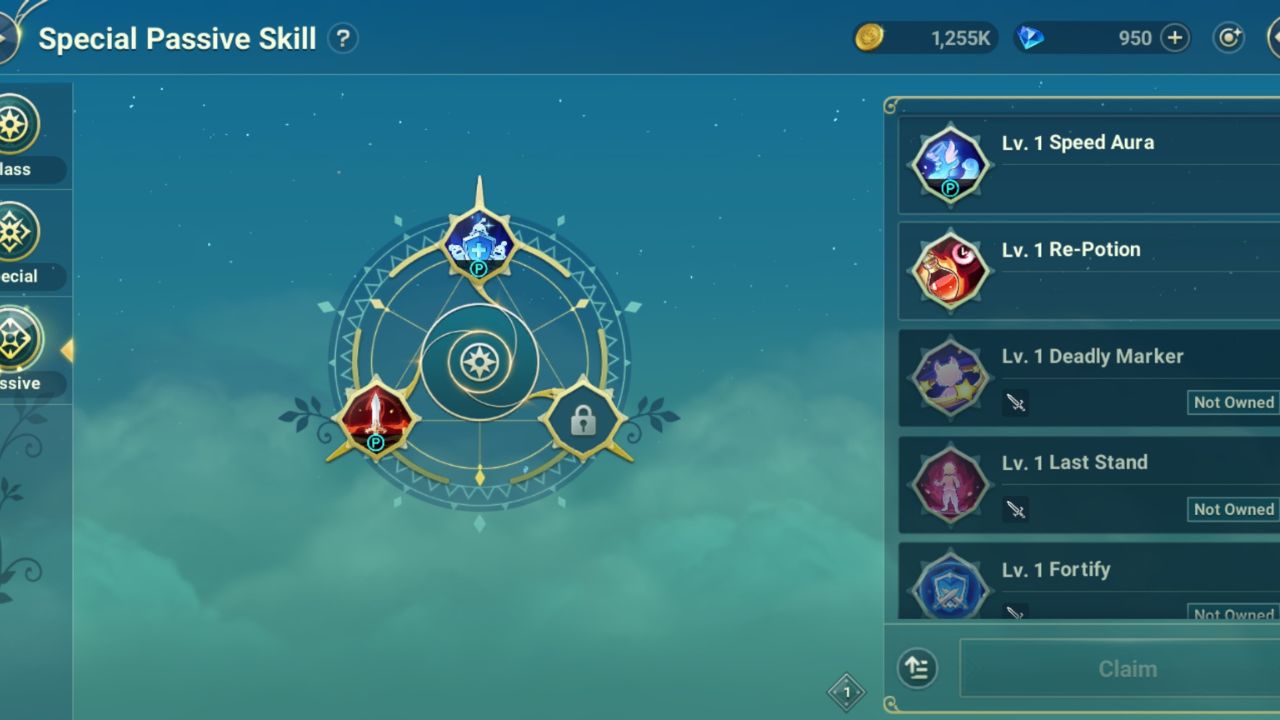The image size is (1280, 720).
Task: Select the Re-Potion skill icon
Action: tap(949, 272)
